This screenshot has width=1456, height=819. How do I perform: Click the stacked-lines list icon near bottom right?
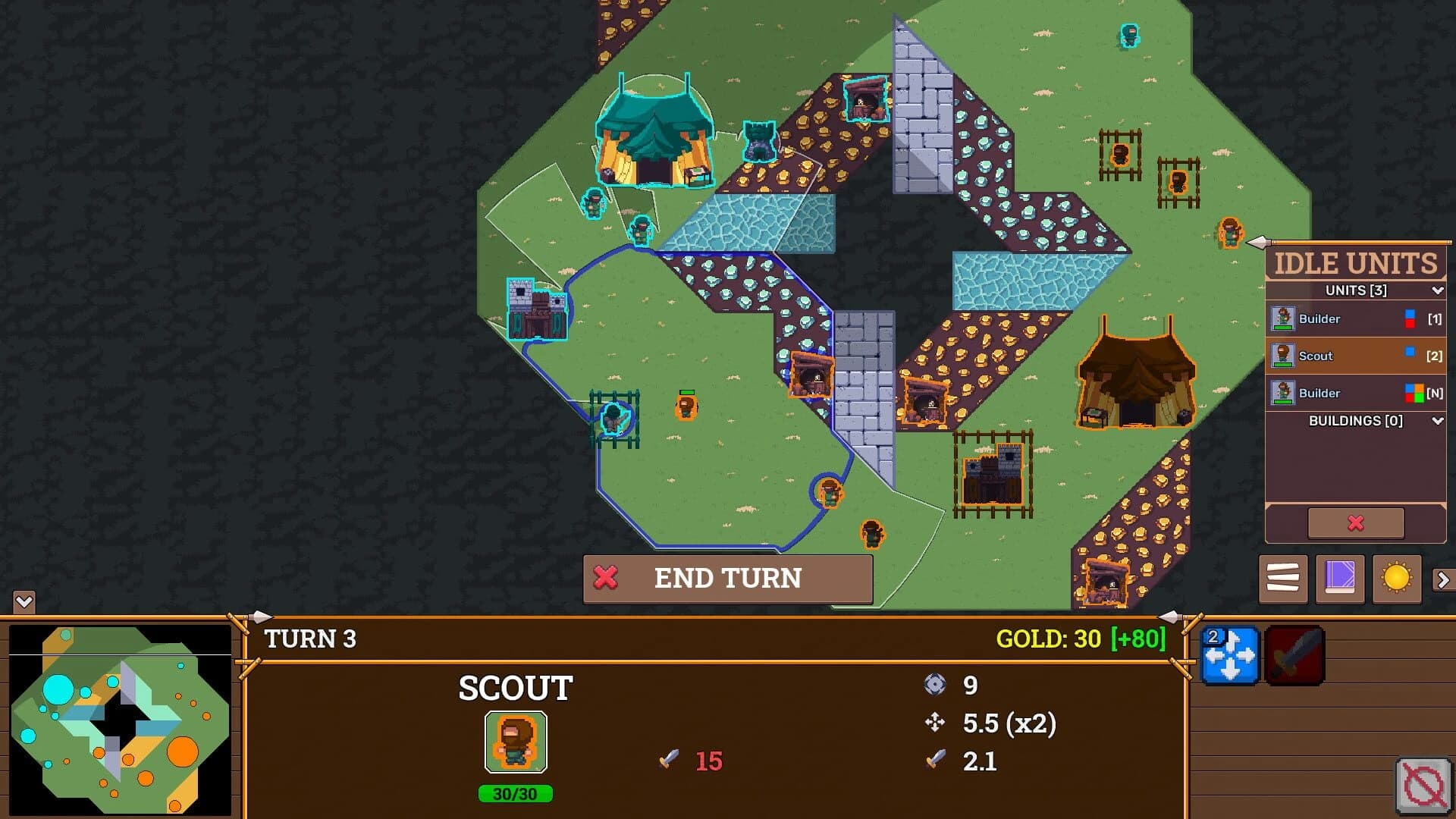tap(1282, 580)
